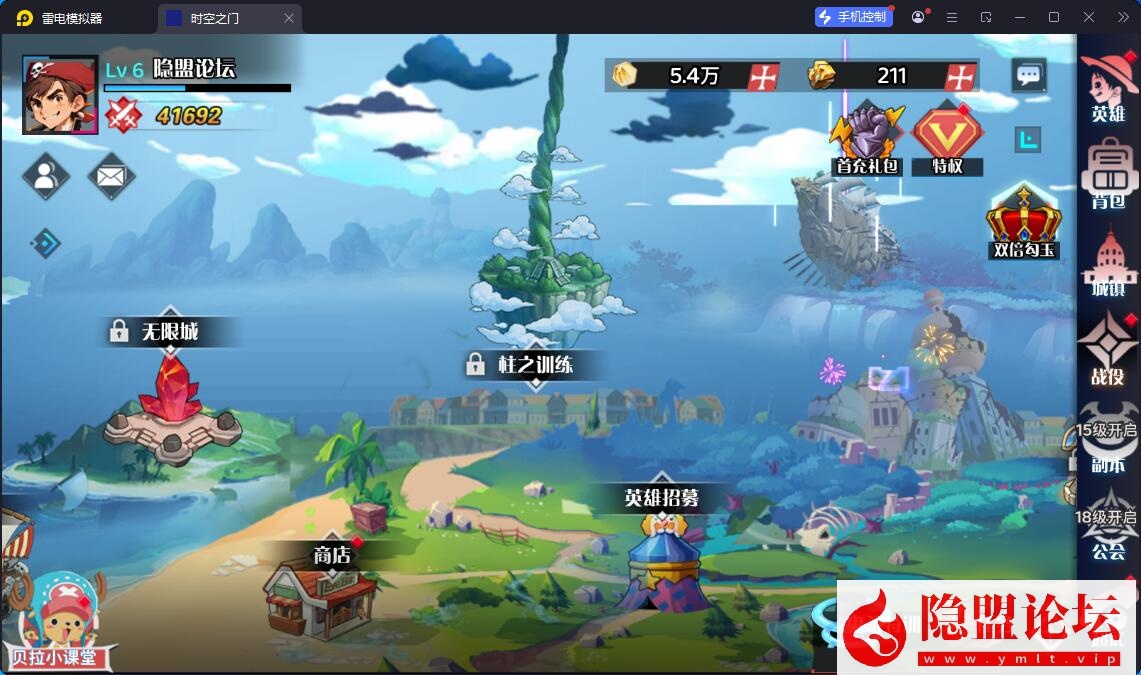Open the 特权 VIP privileges icon

click(x=947, y=139)
